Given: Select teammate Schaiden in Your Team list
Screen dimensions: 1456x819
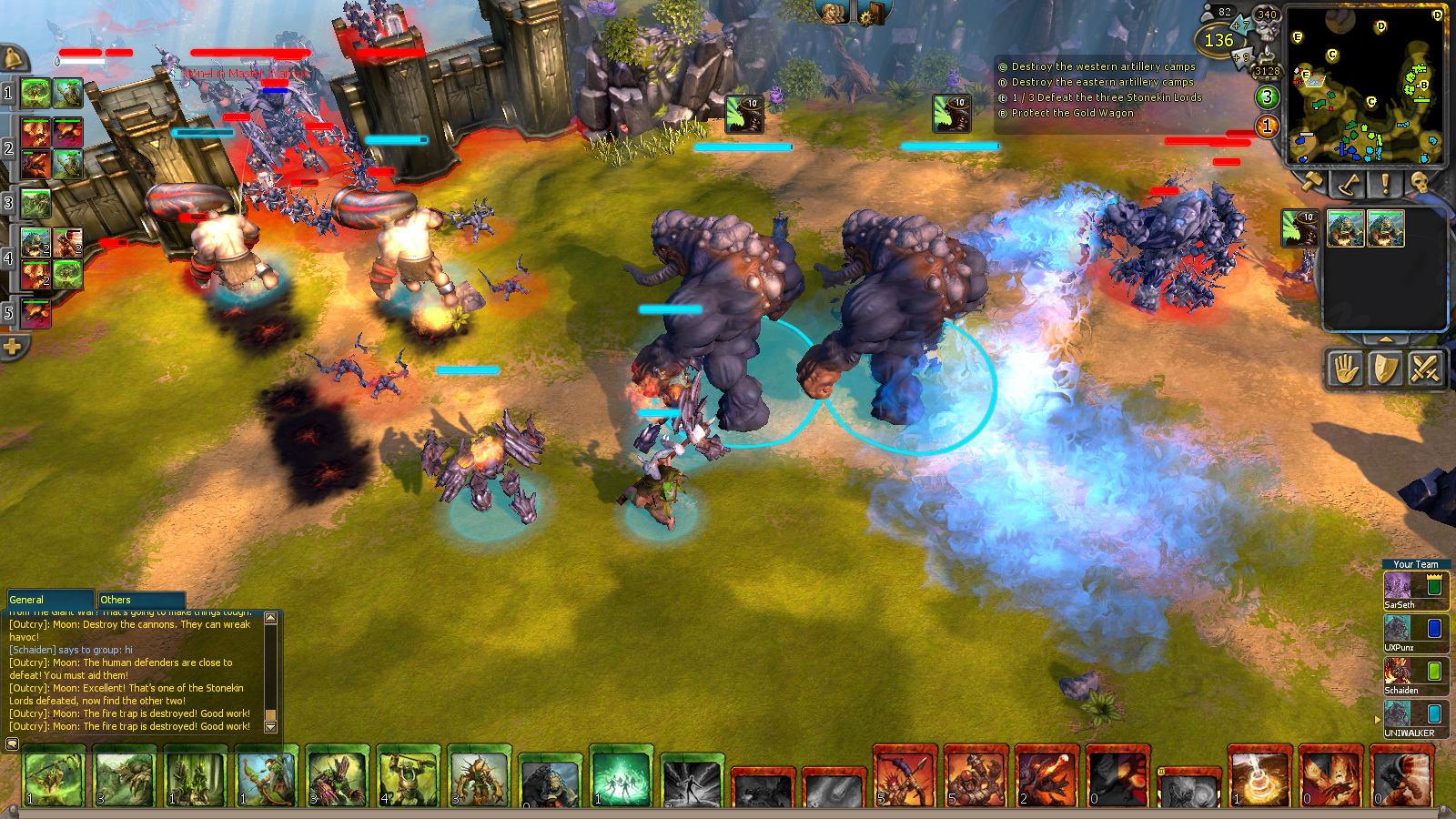Looking at the screenshot, I should coord(1414,676).
